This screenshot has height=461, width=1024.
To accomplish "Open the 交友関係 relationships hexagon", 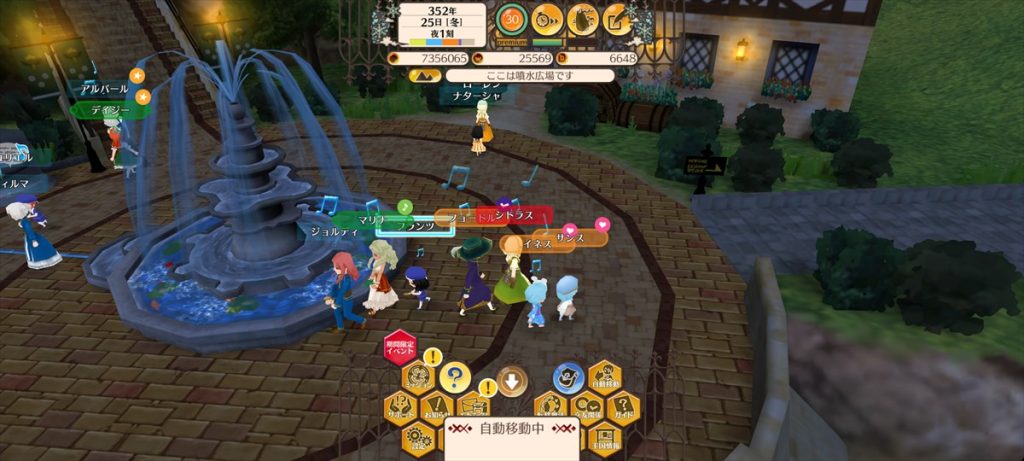I will point(586,408).
